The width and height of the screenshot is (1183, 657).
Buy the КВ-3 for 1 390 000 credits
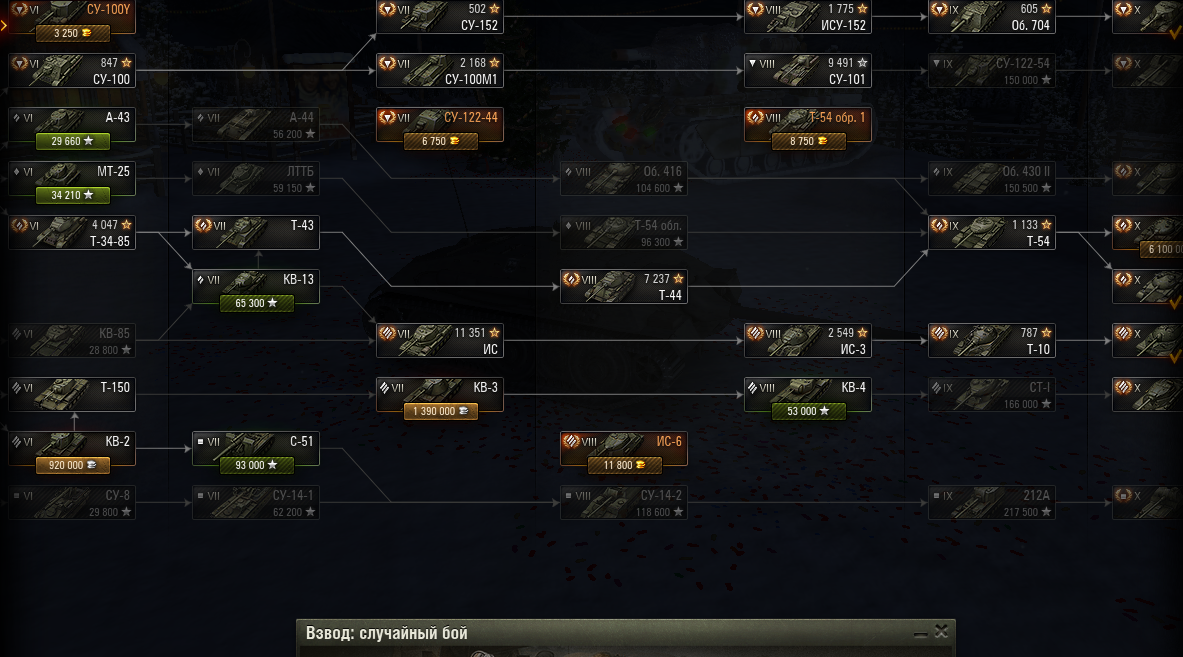[440, 411]
